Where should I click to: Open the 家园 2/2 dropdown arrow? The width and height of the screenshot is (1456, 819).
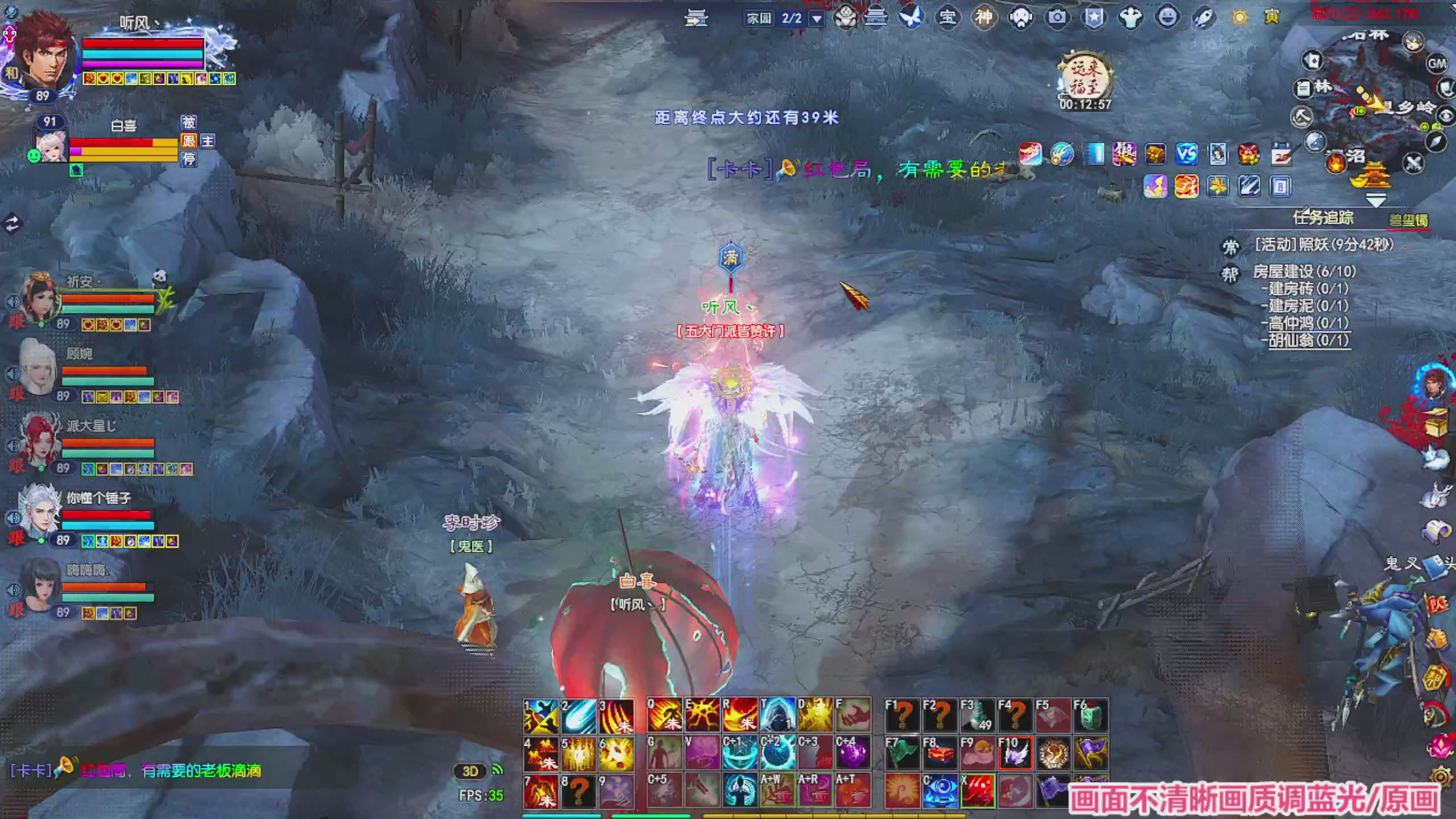click(x=816, y=18)
